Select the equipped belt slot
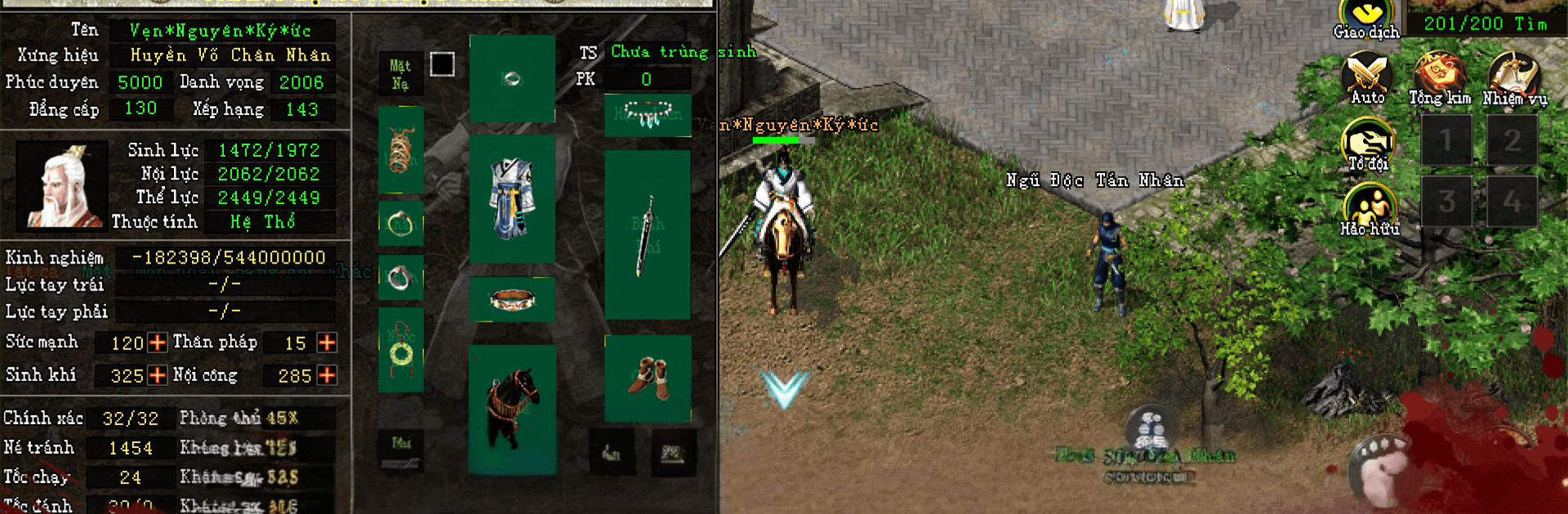The image size is (1568, 514). tap(512, 299)
